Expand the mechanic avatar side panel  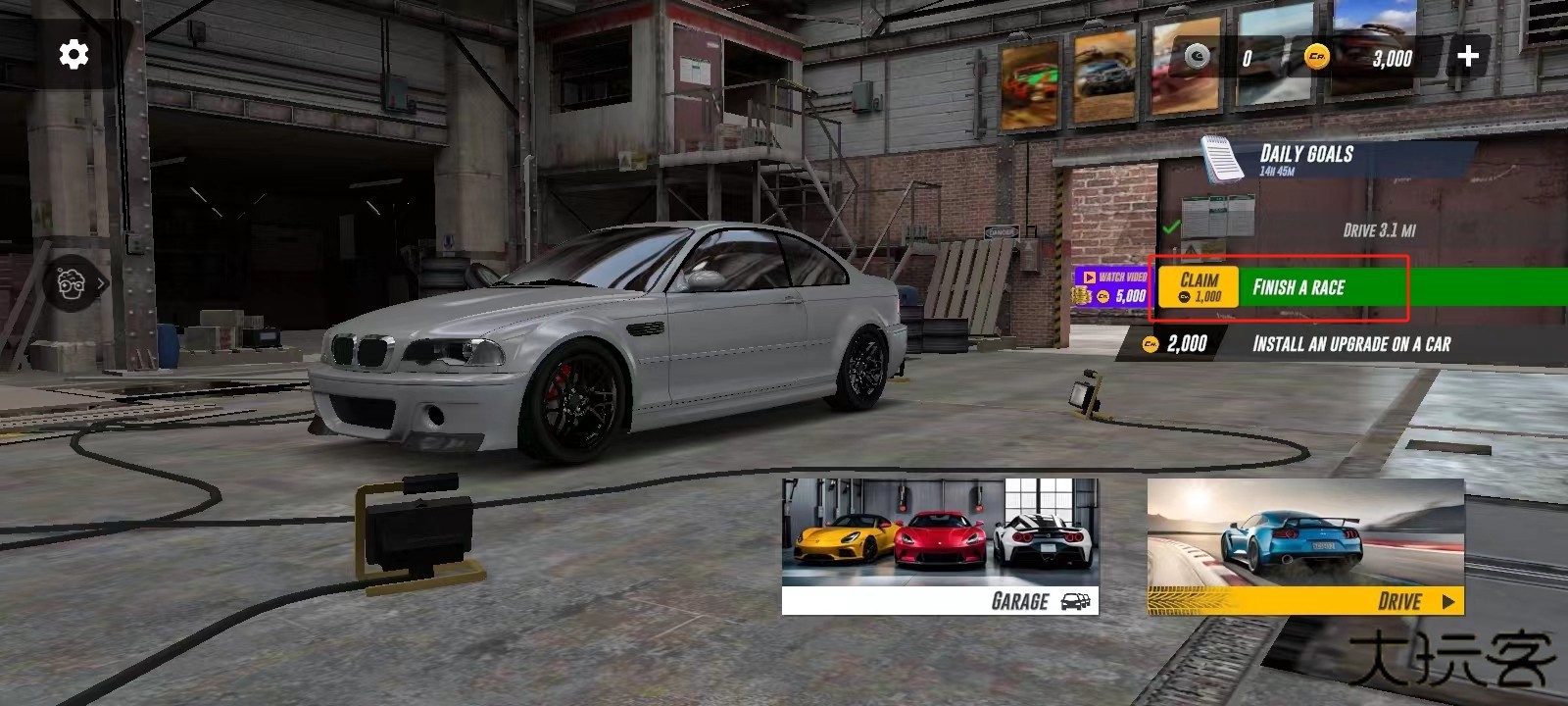(x=74, y=284)
